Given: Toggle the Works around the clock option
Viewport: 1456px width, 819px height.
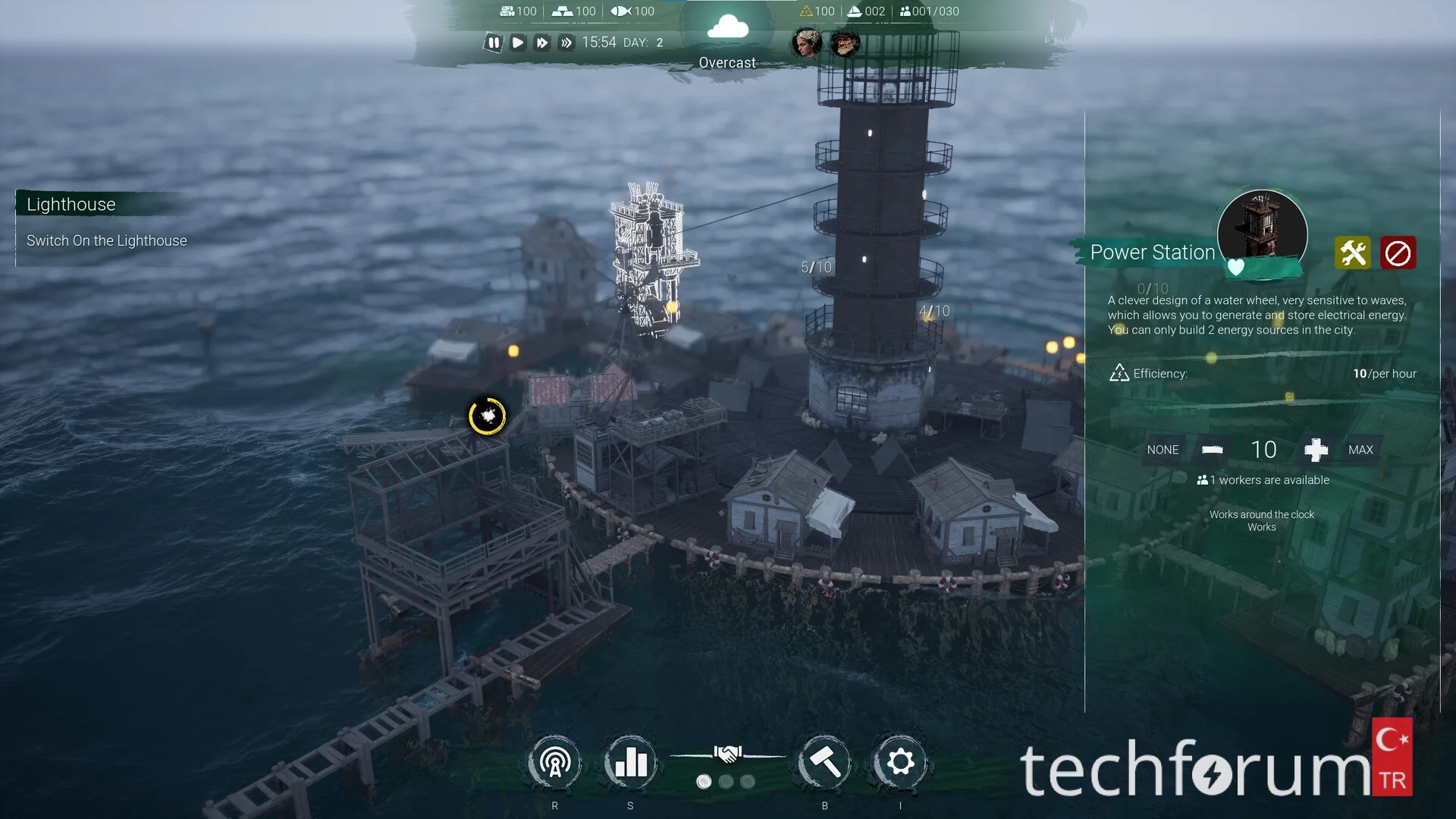Looking at the screenshot, I should pyautogui.click(x=1262, y=520).
